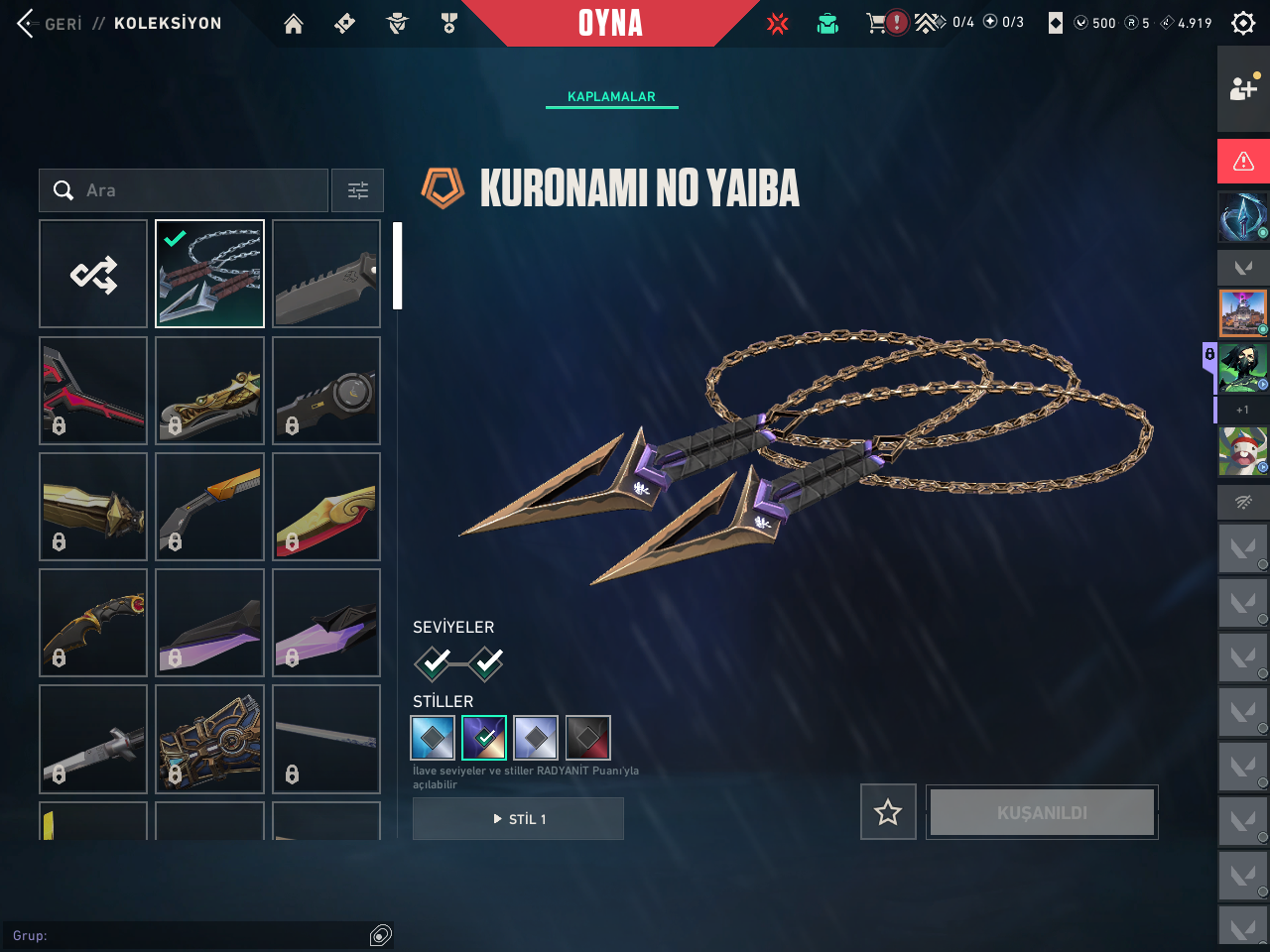Play the STİL 1 preview video
The image size is (1270, 952).
[x=518, y=819]
